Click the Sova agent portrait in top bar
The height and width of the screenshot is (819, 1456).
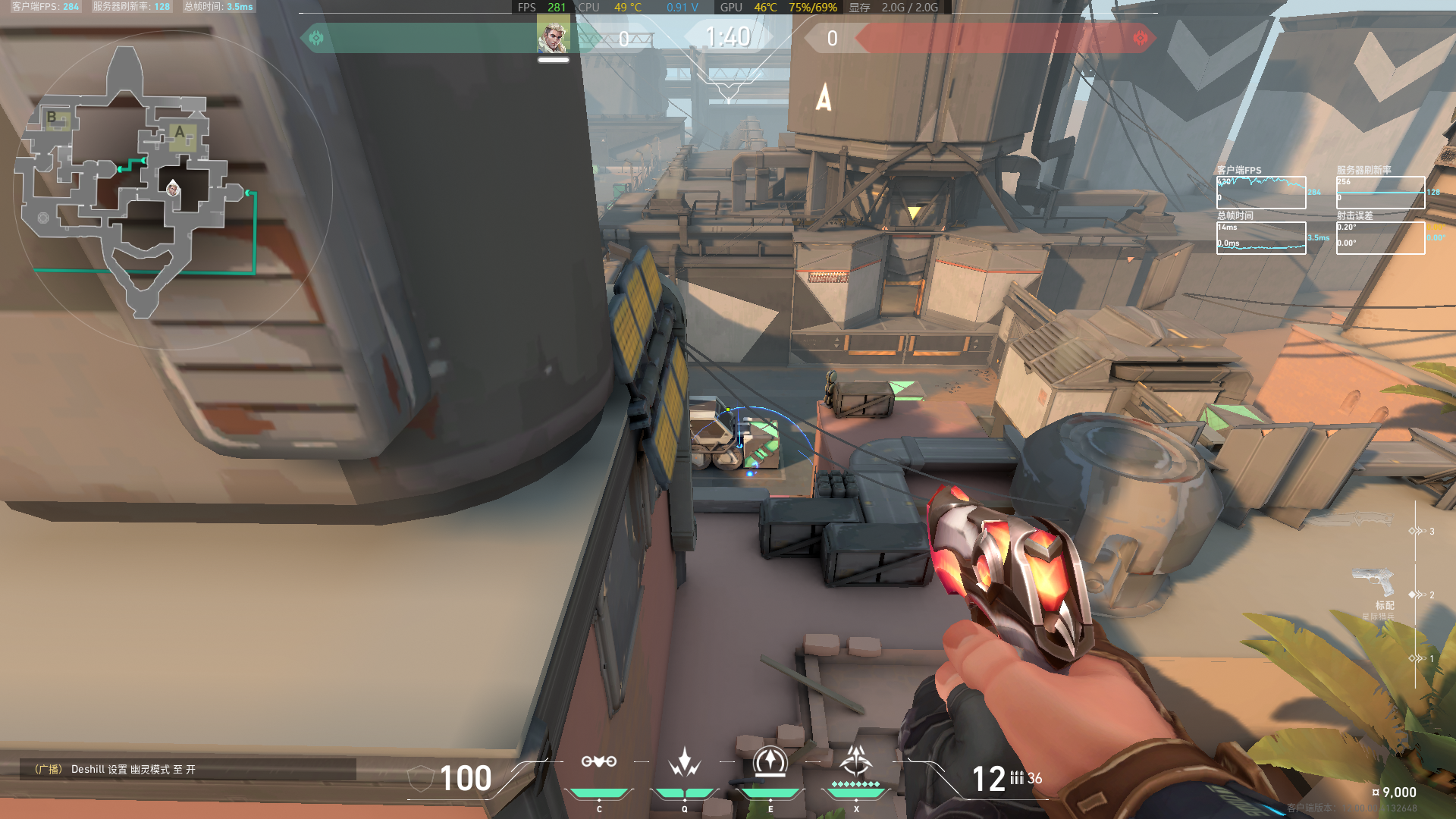(553, 37)
